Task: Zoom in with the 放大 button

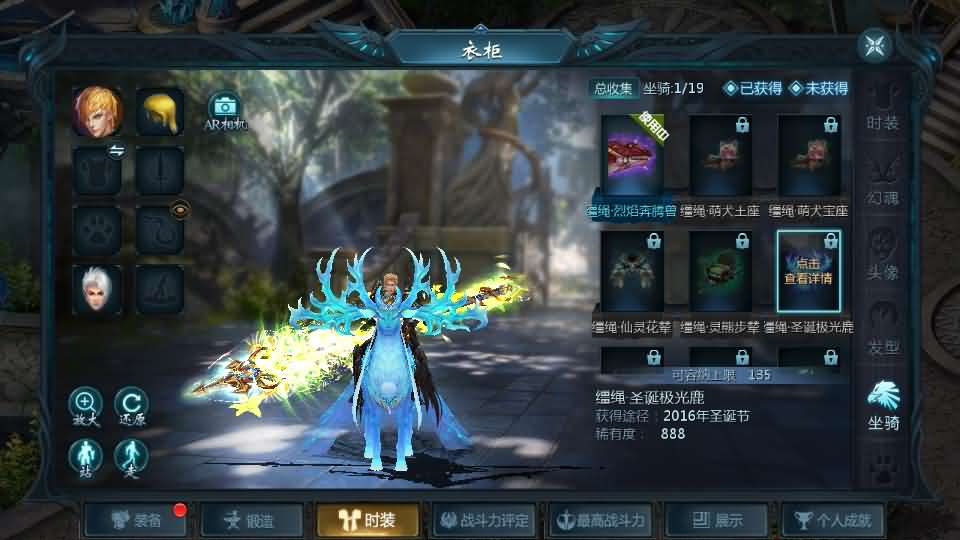Action: [85, 405]
